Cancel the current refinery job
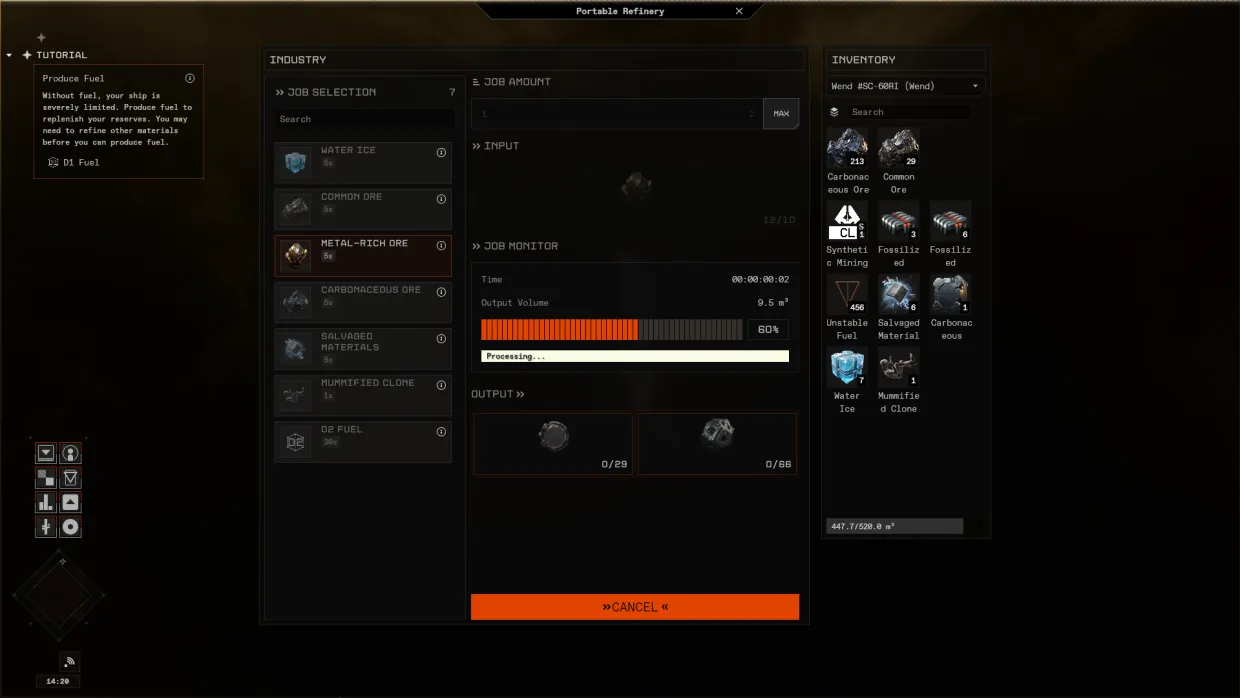This screenshot has height=698, width=1240. click(x=635, y=607)
